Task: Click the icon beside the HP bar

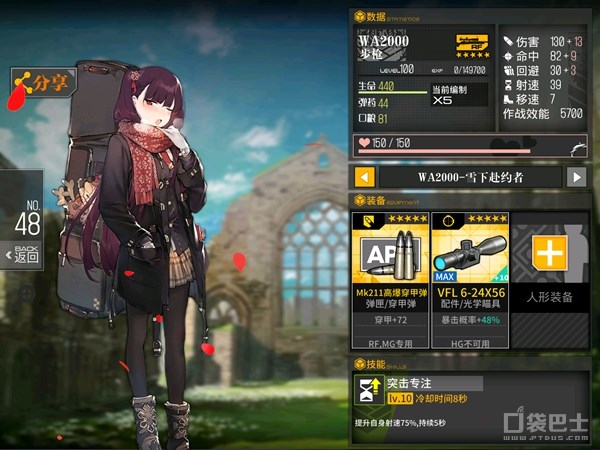Action: pyautogui.click(x=575, y=146)
